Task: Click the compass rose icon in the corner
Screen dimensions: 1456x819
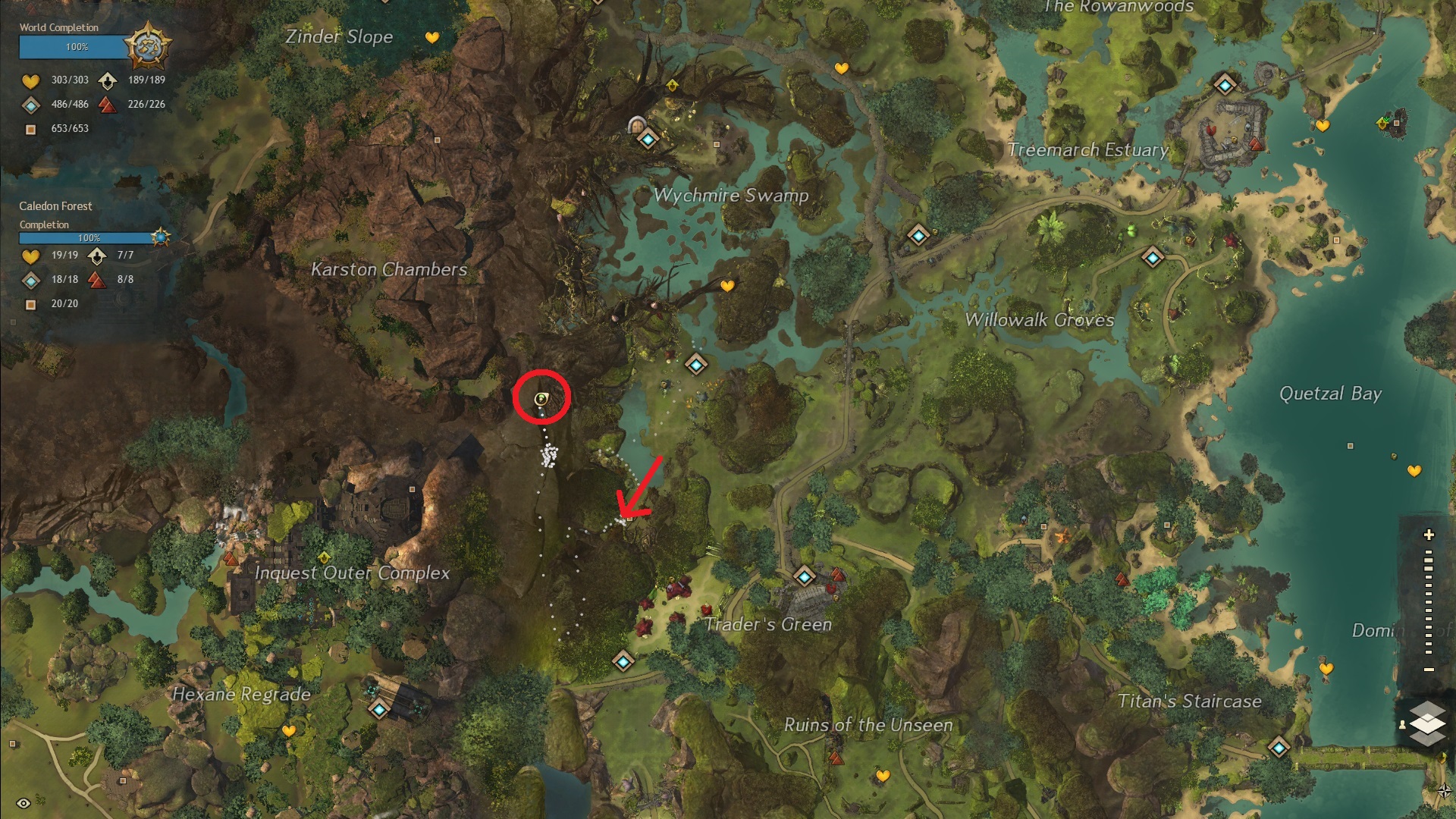Action: 1445,791
